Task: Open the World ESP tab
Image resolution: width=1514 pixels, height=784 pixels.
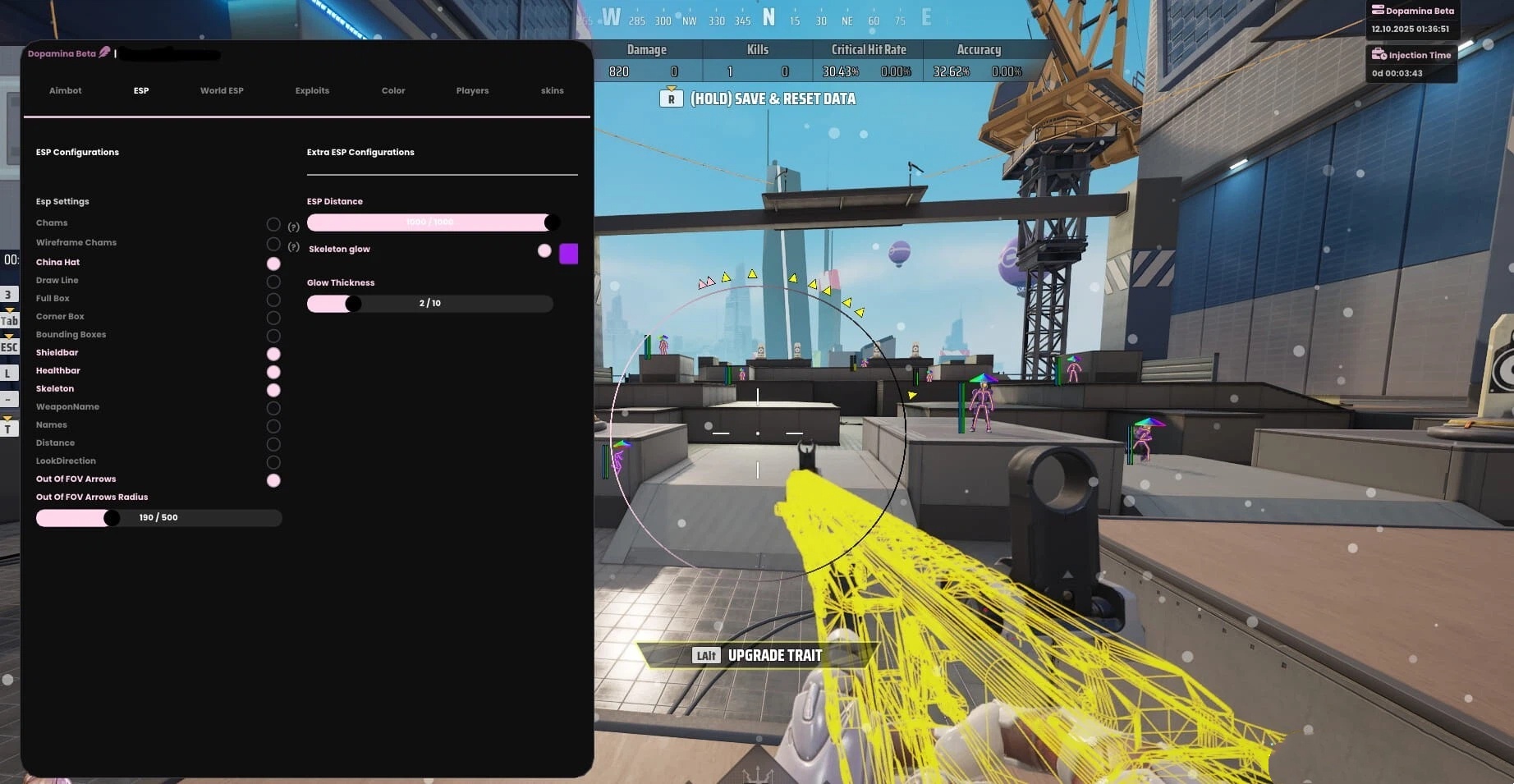Action: (x=222, y=90)
